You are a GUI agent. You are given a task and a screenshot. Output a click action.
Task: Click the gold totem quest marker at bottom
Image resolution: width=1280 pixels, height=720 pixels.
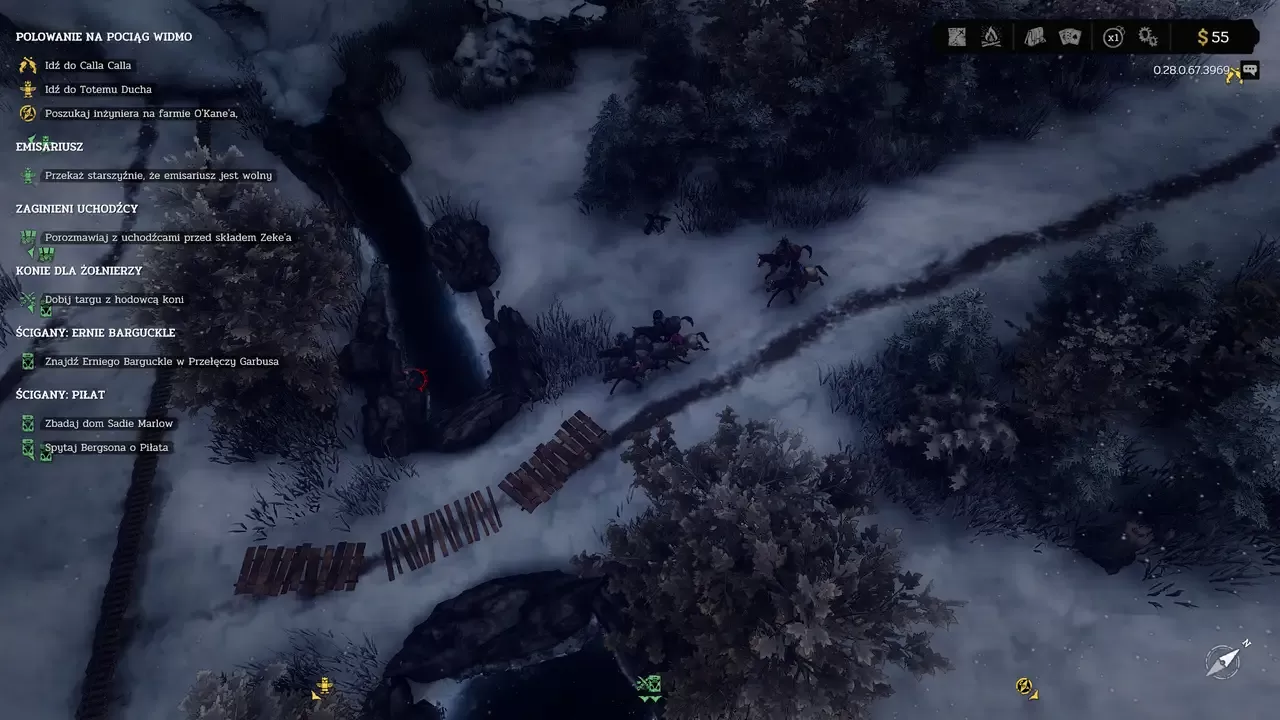point(323,687)
